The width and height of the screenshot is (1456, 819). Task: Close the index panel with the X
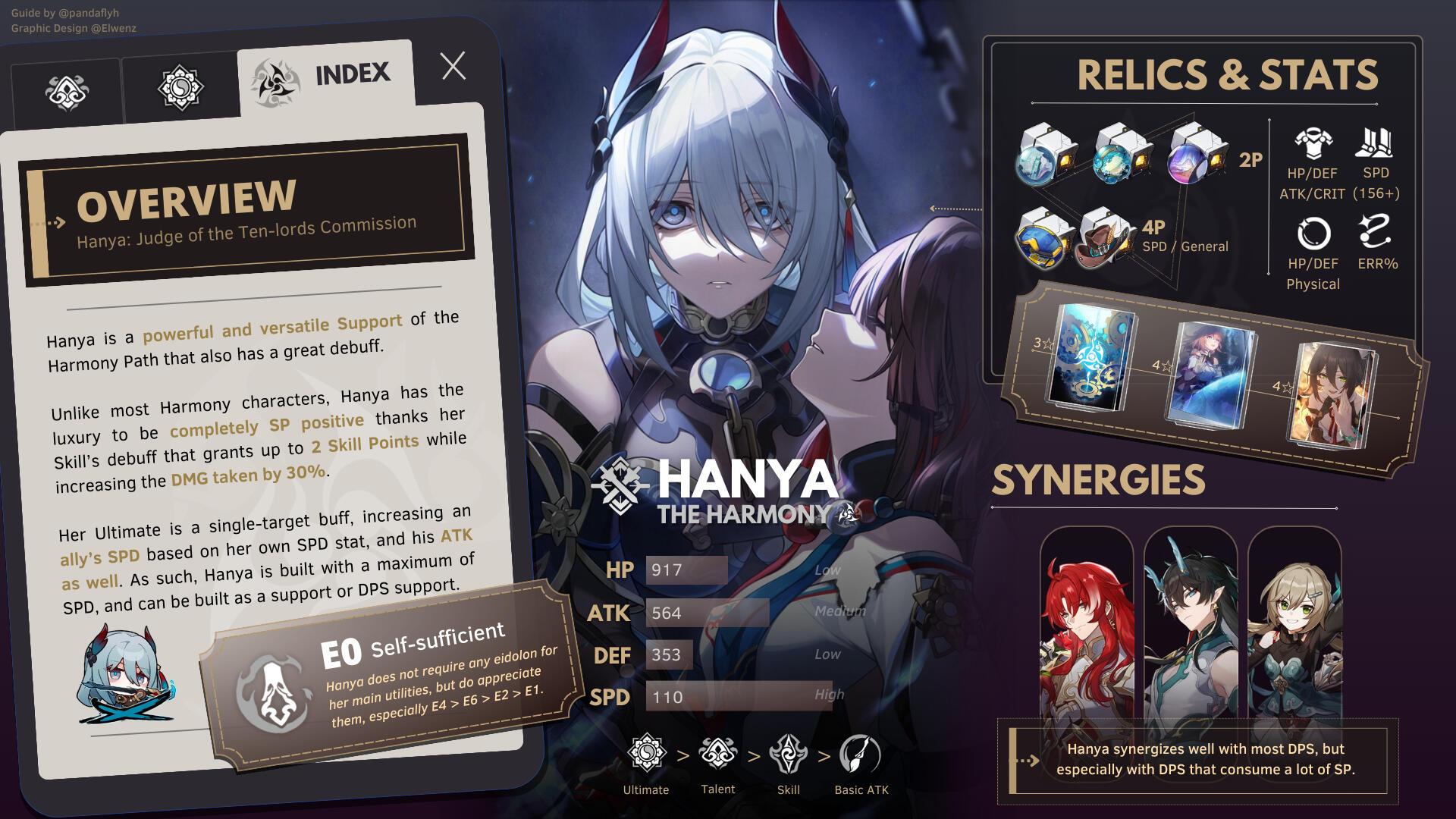pyautogui.click(x=453, y=67)
